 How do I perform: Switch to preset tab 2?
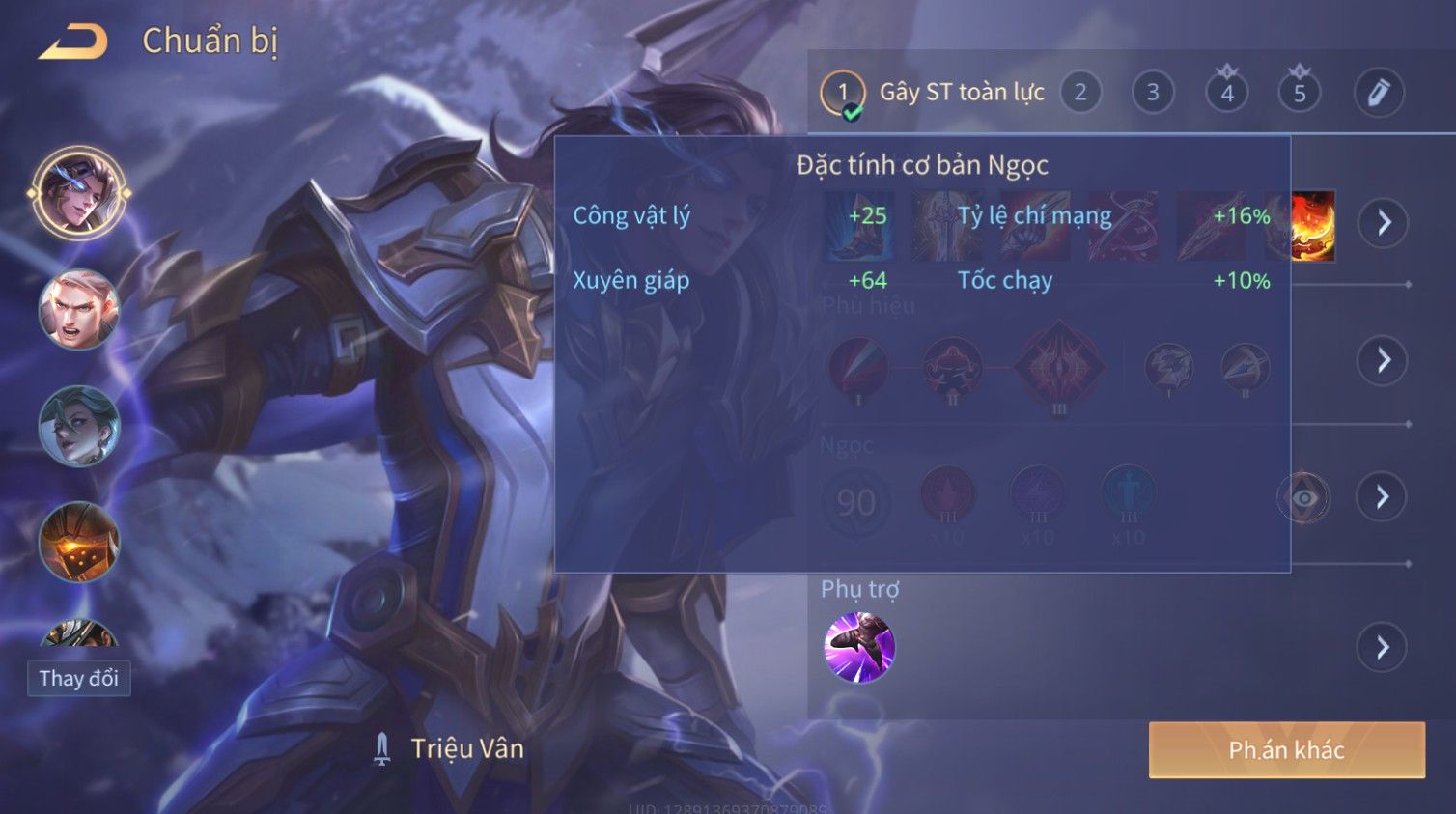coord(1080,93)
